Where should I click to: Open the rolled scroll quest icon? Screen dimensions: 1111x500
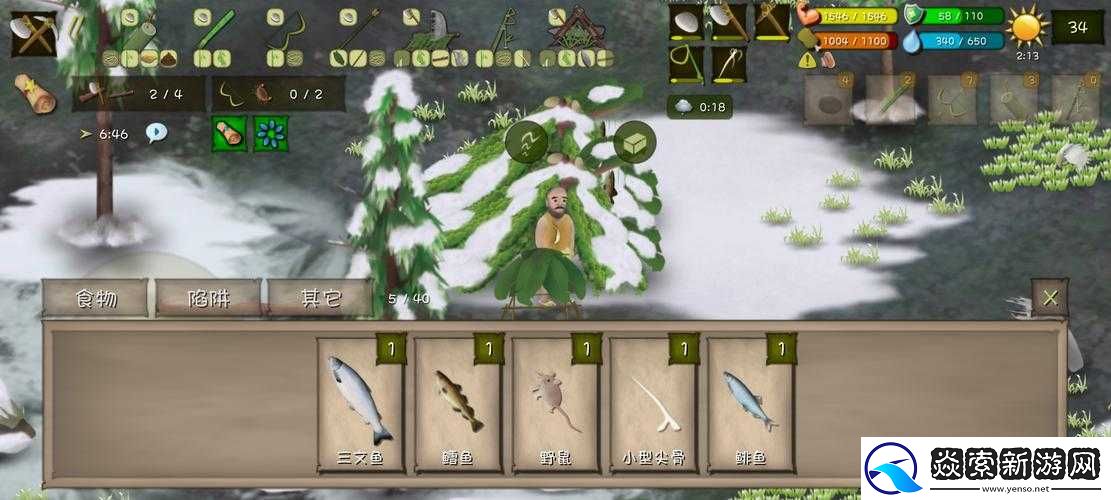pyautogui.click(x=36, y=93)
